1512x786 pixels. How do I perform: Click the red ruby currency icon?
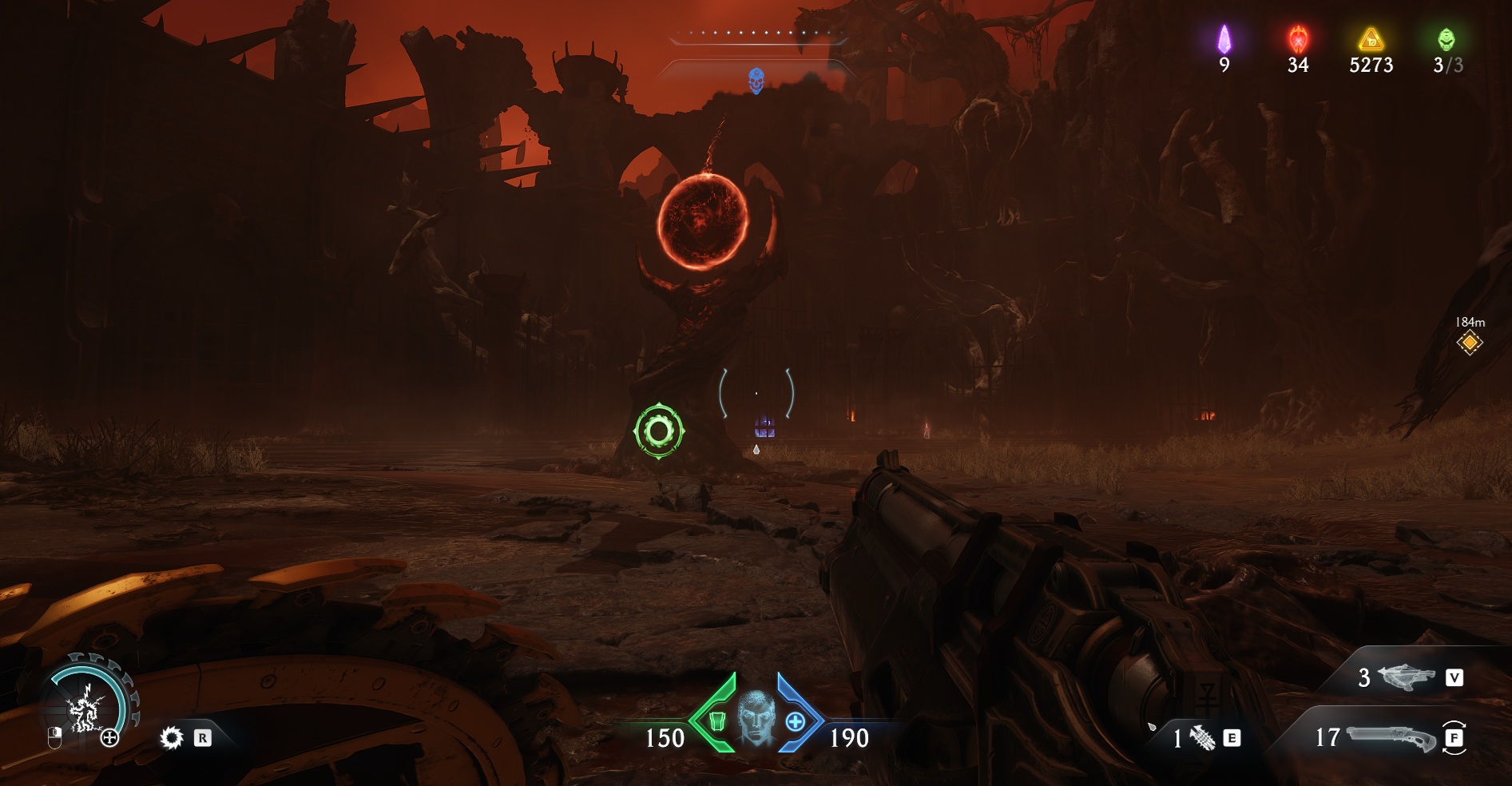pos(1298,39)
